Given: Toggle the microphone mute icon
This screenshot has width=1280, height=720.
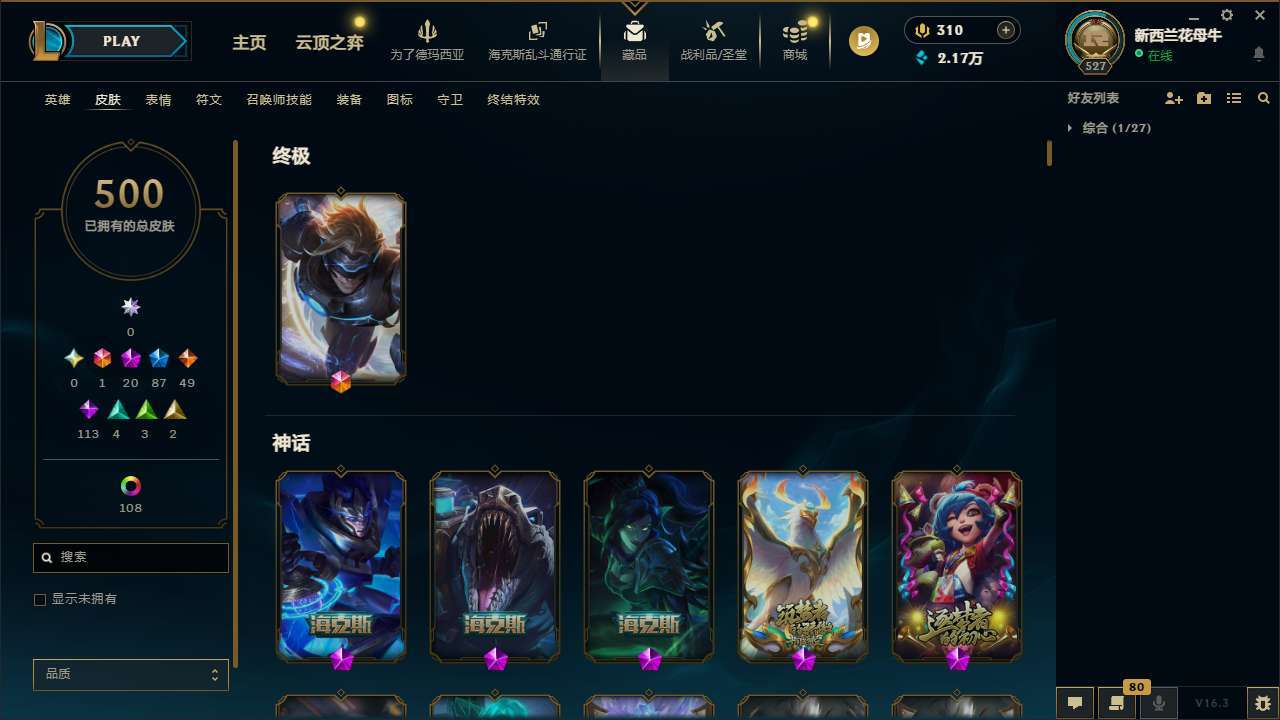Looking at the screenshot, I should (x=1158, y=703).
